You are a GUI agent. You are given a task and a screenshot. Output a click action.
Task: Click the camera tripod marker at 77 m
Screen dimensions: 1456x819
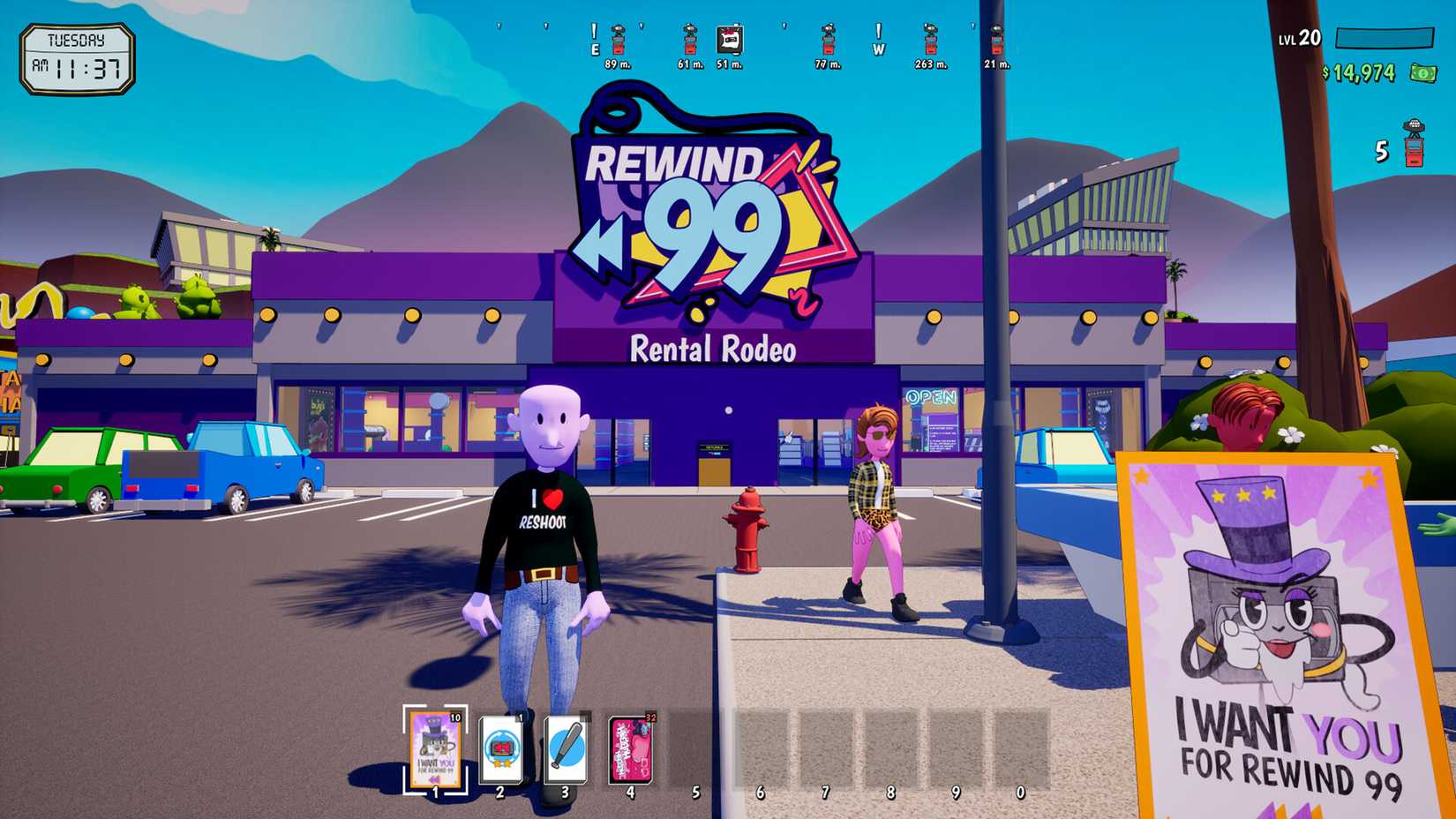click(x=828, y=42)
